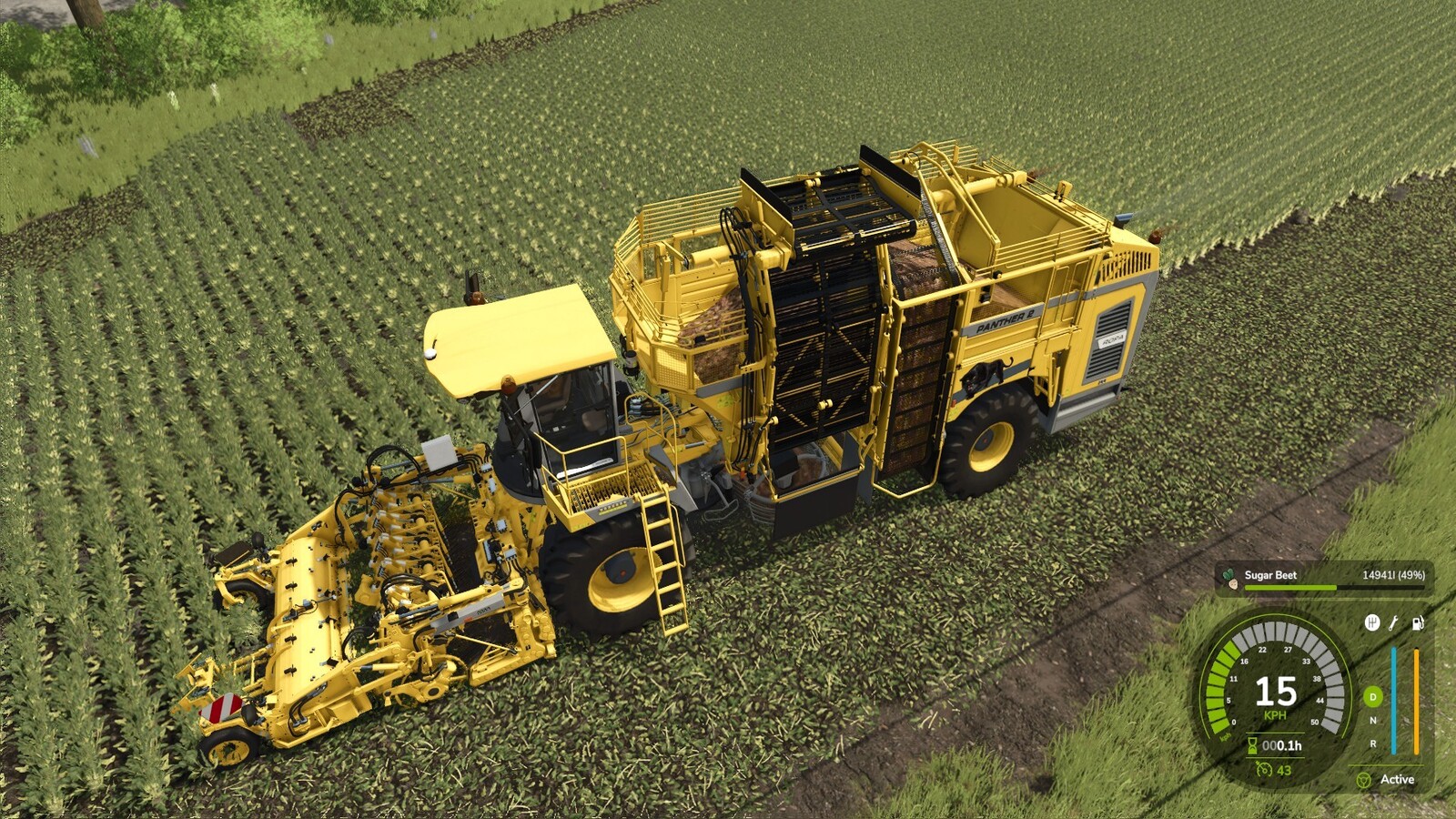
Task: Click the Sugar Beet label text
Action: (x=1270, y=574)
